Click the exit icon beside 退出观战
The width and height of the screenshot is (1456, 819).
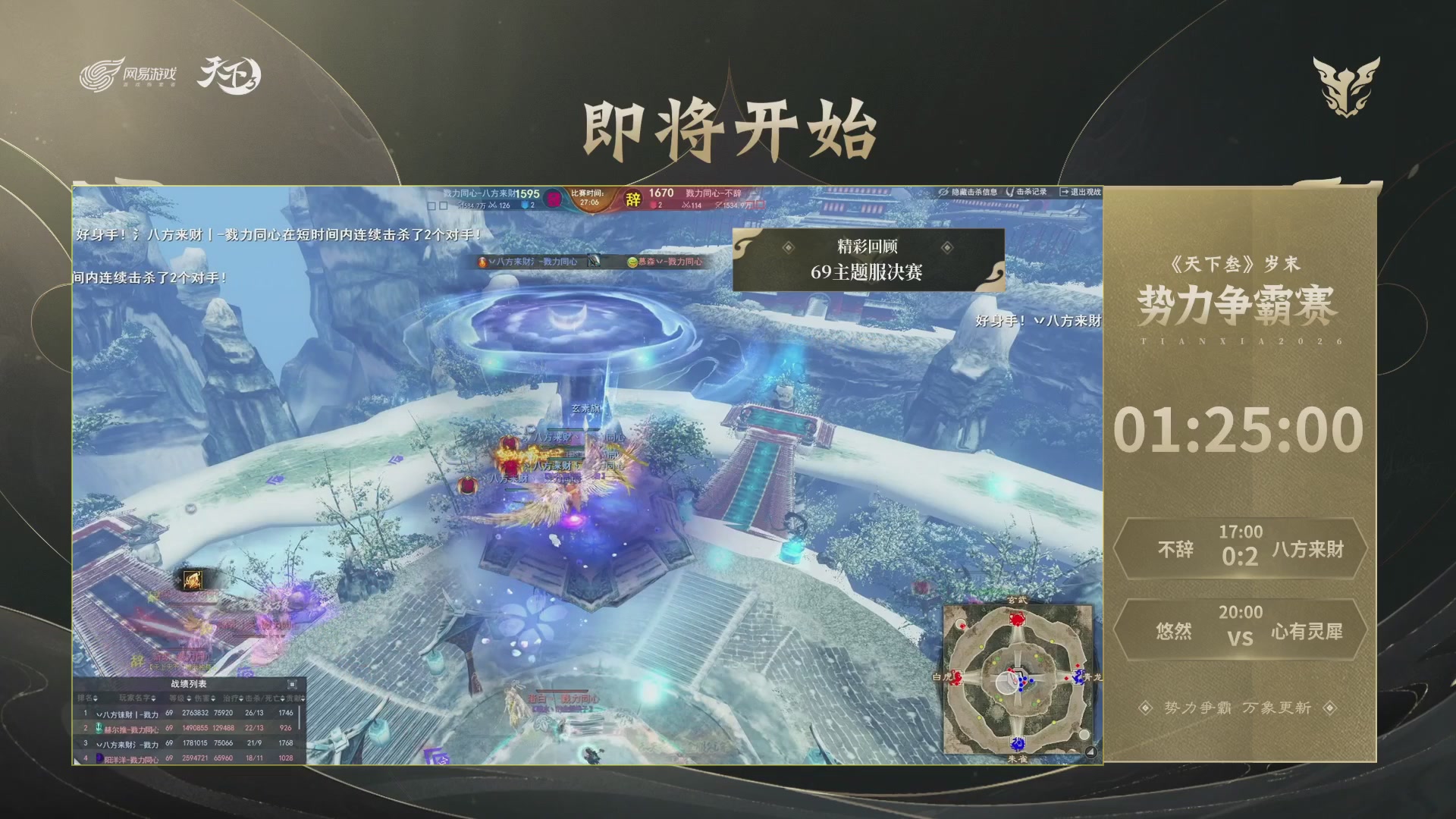point(1064,191)
